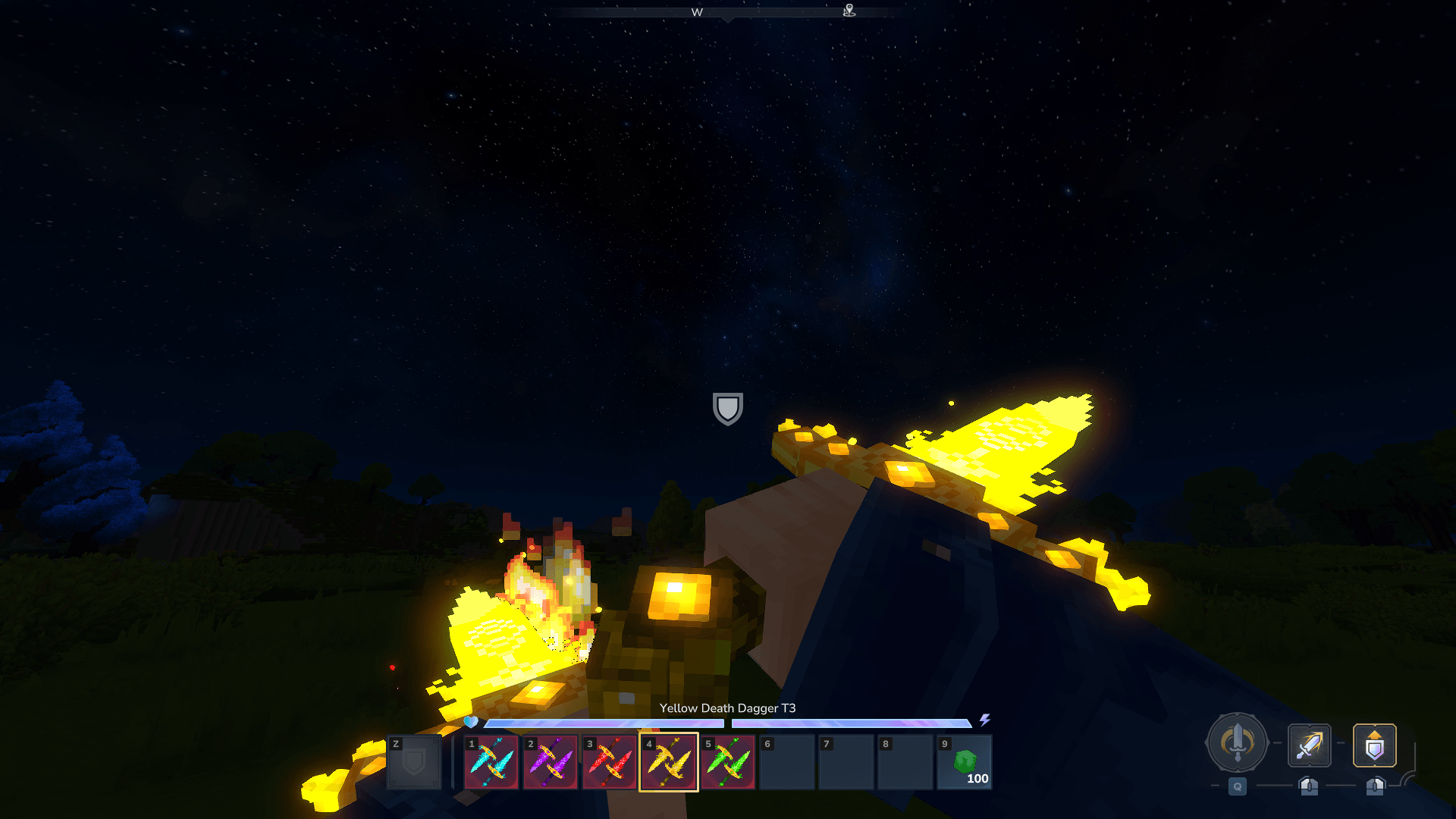
Task: Click the empty shield utility slot
Action: point(414,762)
